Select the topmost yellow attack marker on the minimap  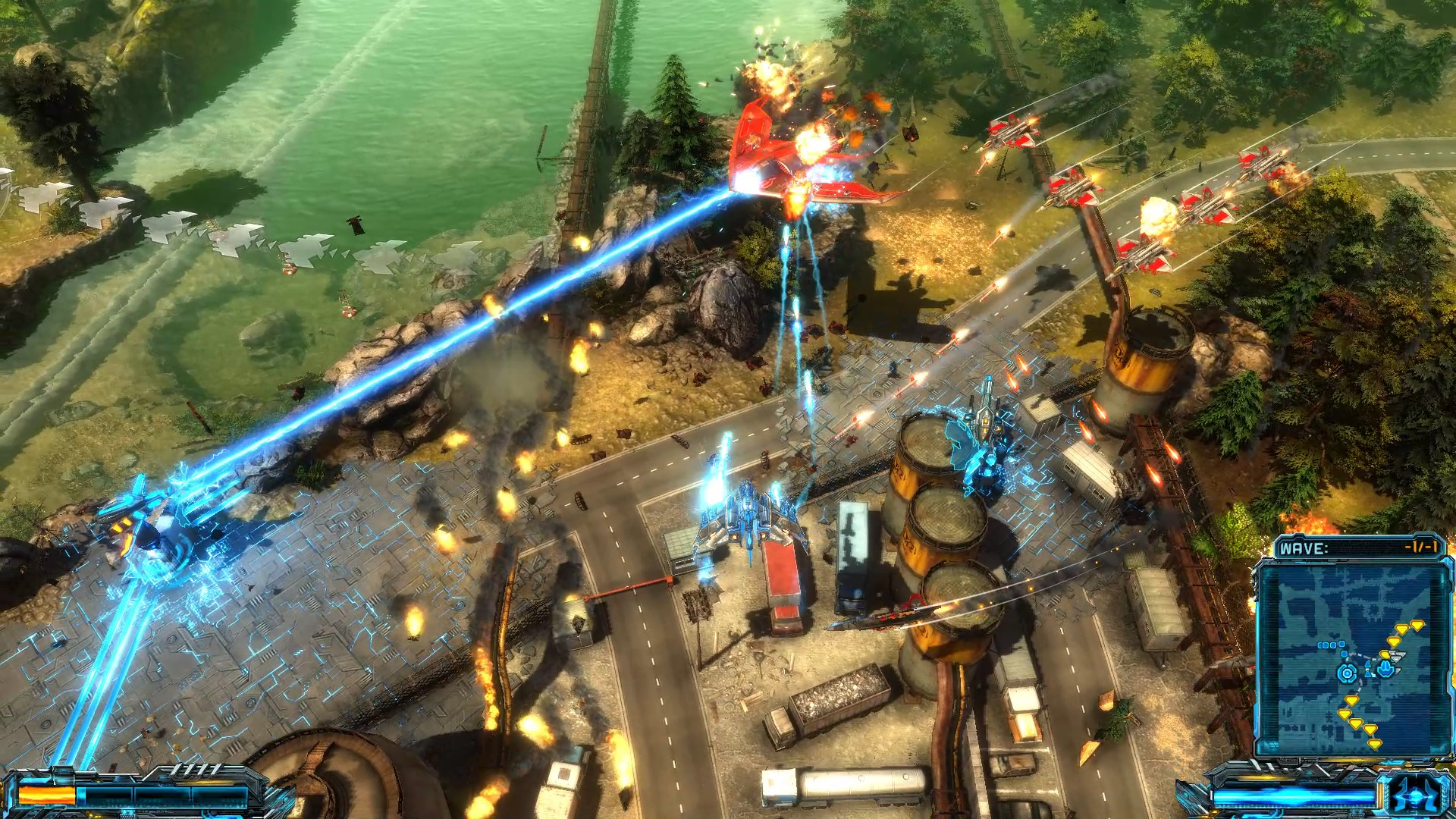tap(1417, 625)
